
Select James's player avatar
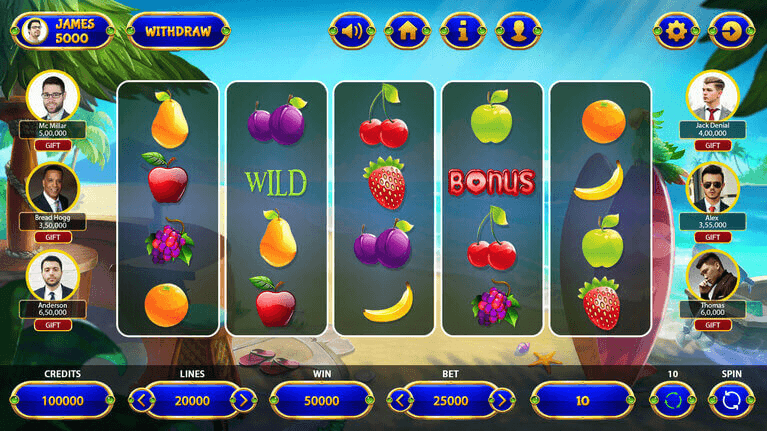(35, 31)
